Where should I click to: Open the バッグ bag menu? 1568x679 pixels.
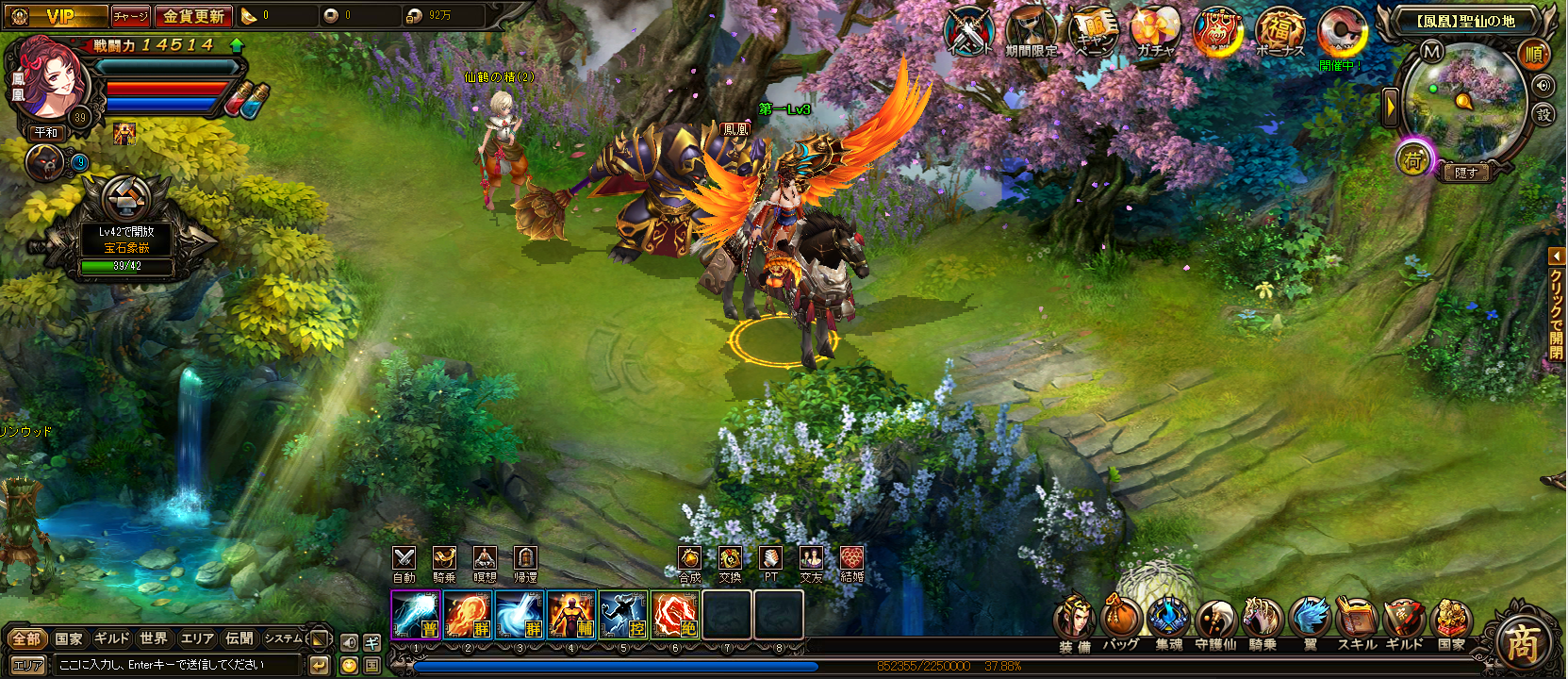pos(1121,621)
